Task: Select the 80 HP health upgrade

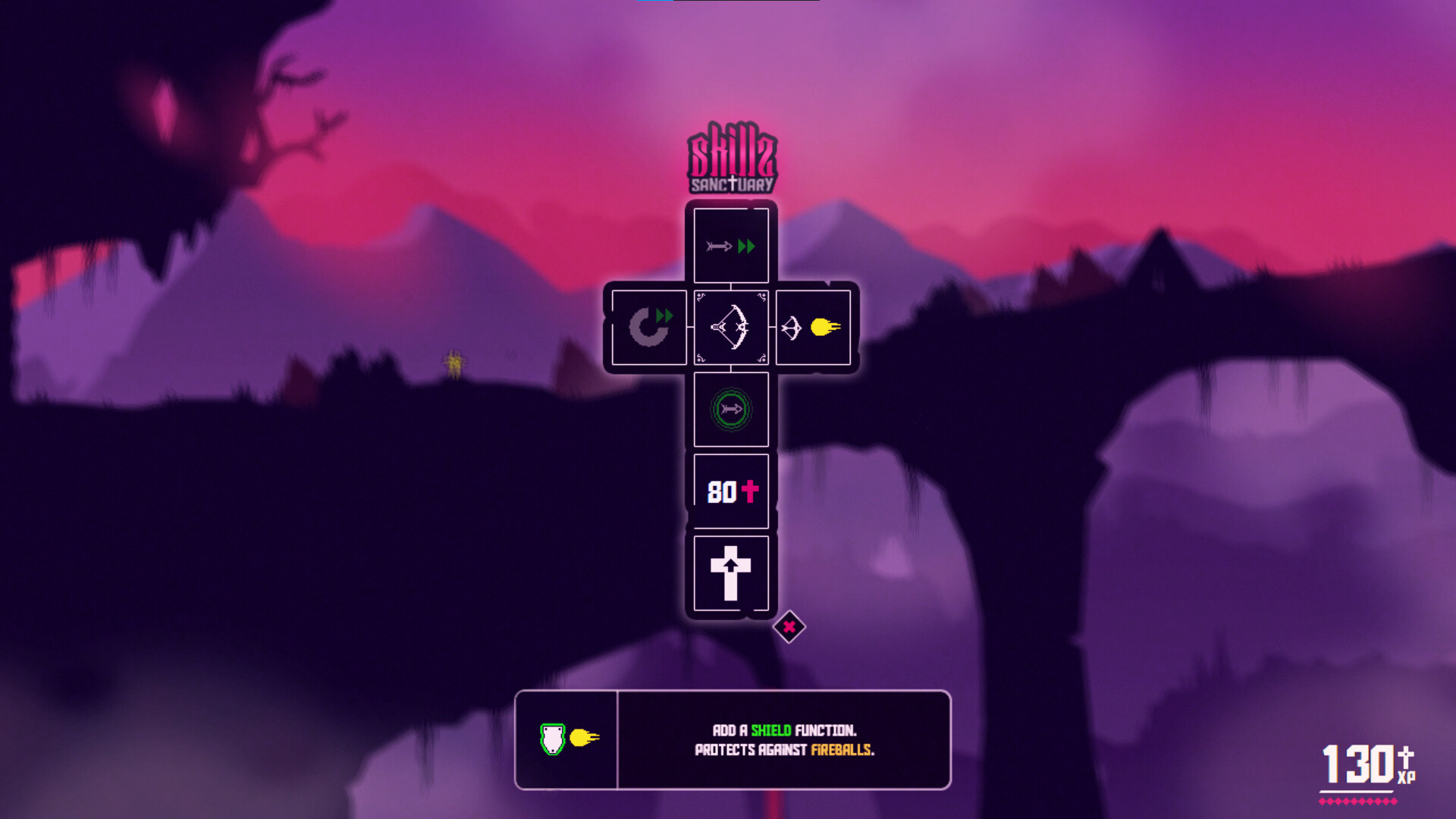Action: coord(731,491)
